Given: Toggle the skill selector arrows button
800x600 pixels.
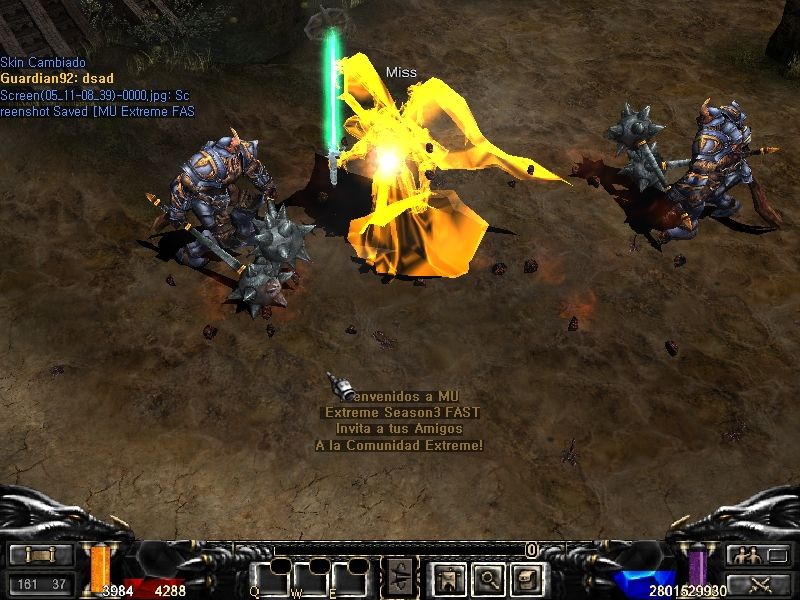Looking at the screenshot, I should click(x=400, y=577).
